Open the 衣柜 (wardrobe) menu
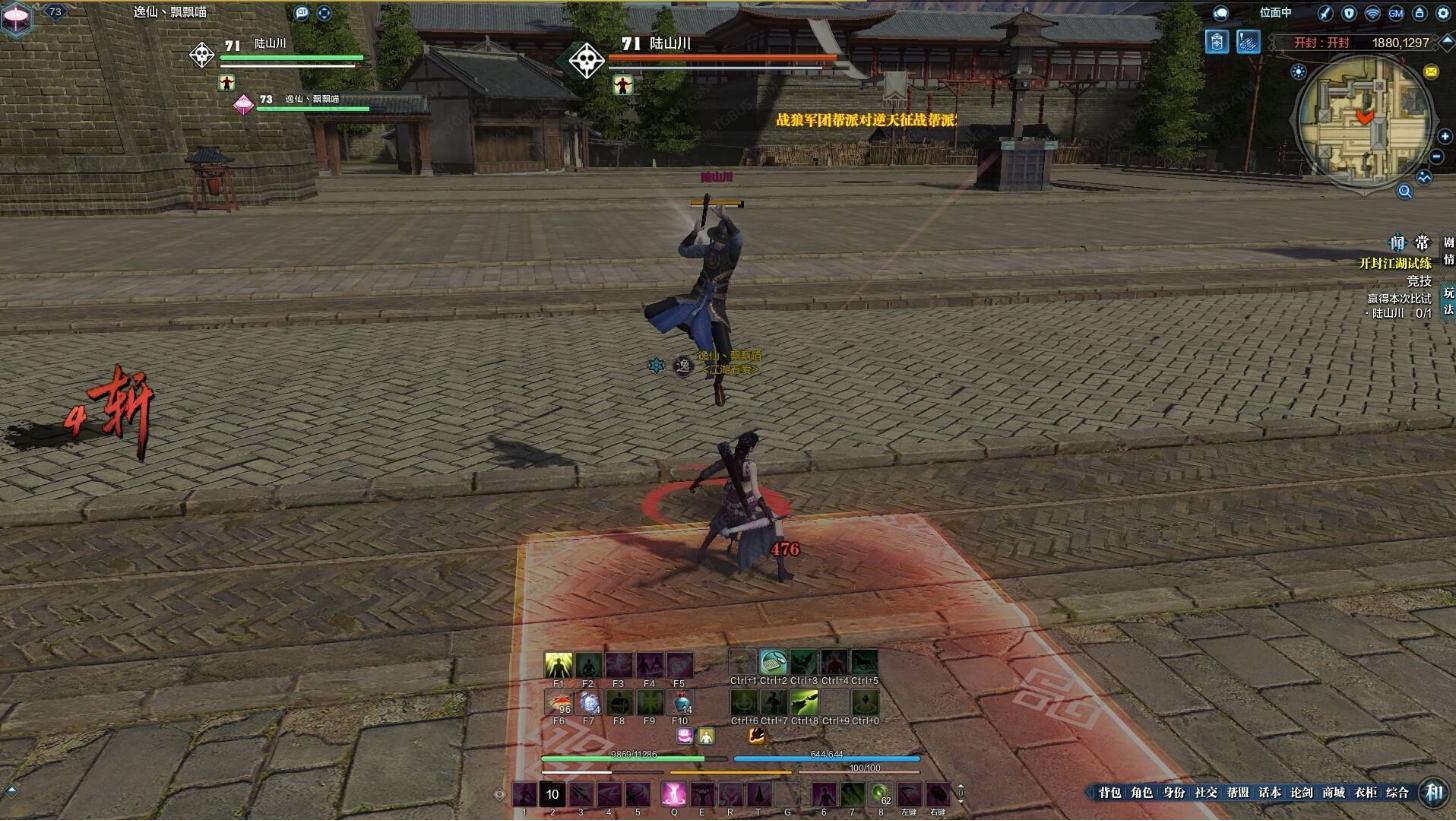 click(x=1365, y=793)
